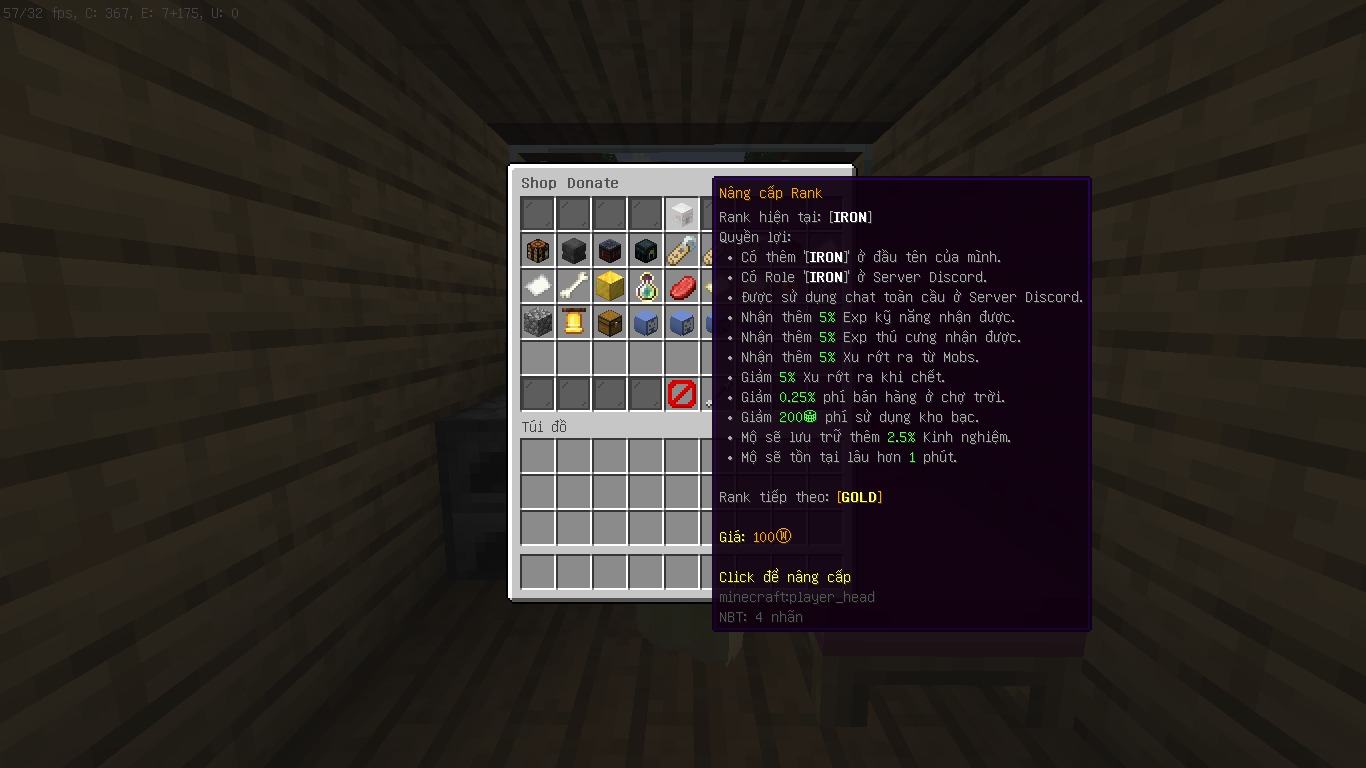
Task: Click the white head to upgrade rank
Action: tap(681, 214)
